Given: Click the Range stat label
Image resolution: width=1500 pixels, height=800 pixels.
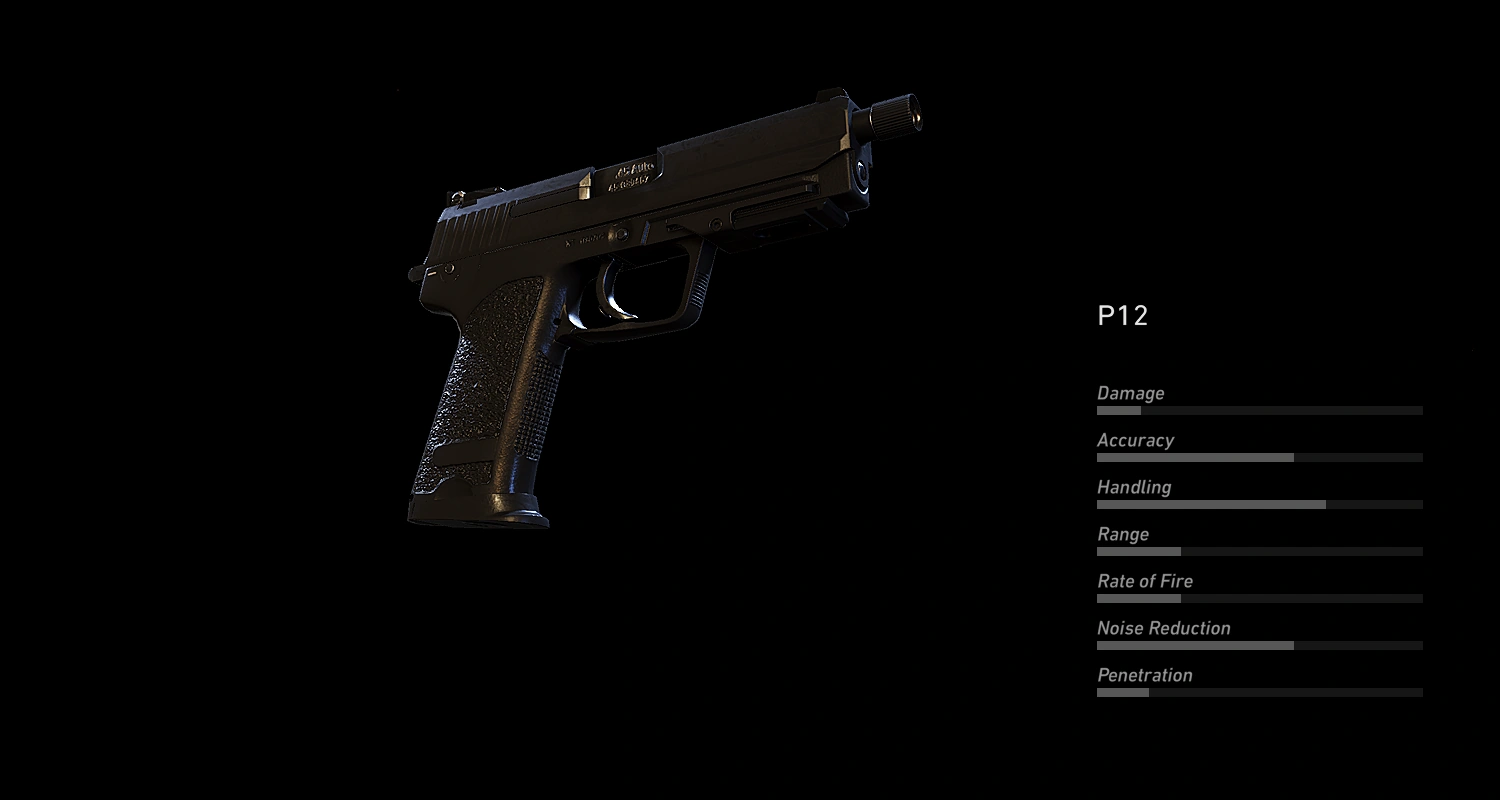Looking at the screenshot, I should [1123, 534].
